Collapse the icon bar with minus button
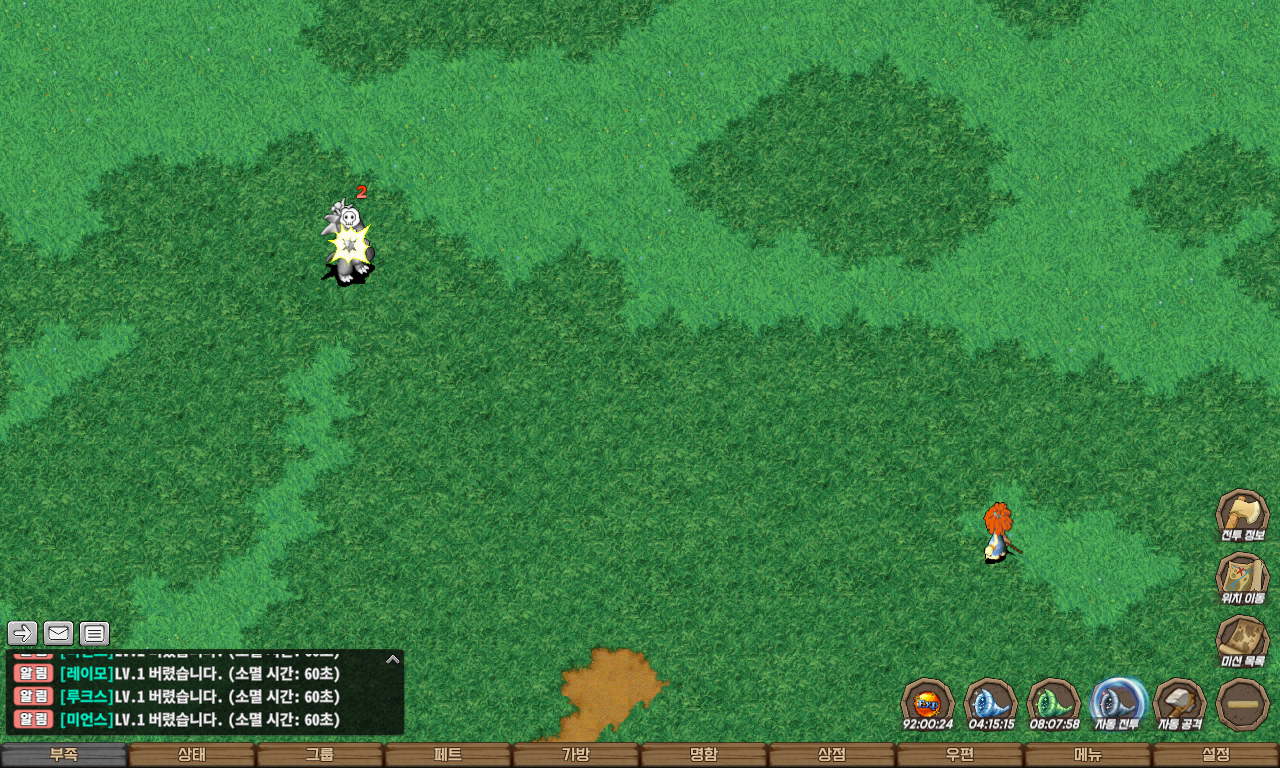 [x=1242, y=703]
